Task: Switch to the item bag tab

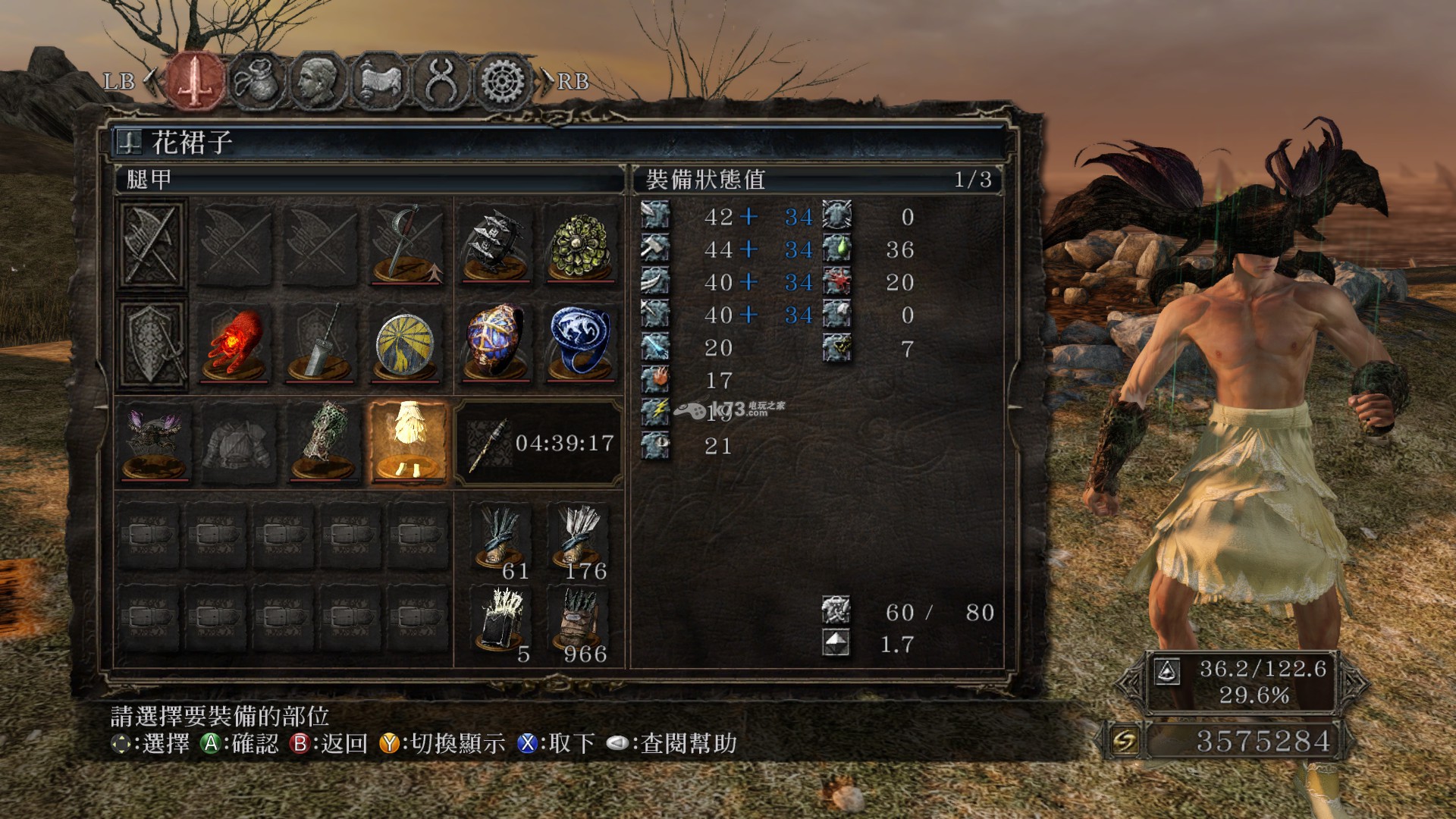Action: 256,80
